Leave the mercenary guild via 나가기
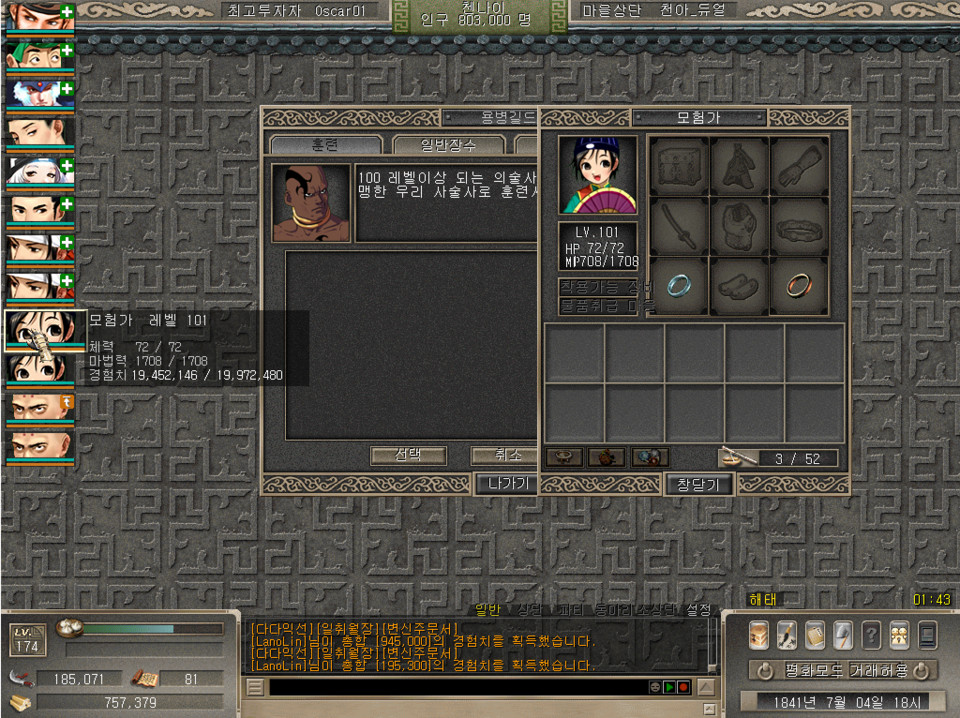Image resolution: width=960 pixels, height=718 pixels. (x=505, y=484)
